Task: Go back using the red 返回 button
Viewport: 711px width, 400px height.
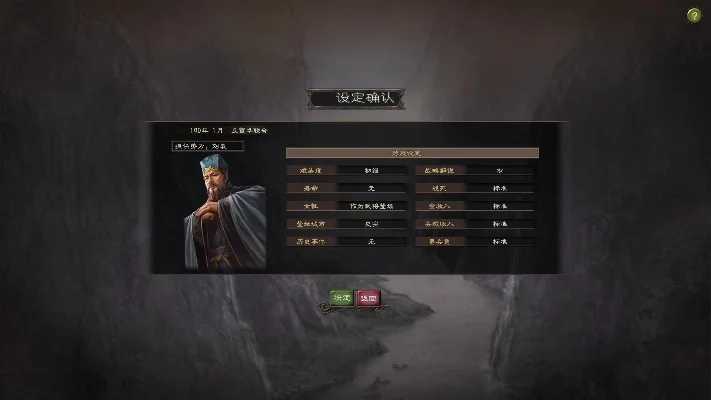Action: pos(368,298)
